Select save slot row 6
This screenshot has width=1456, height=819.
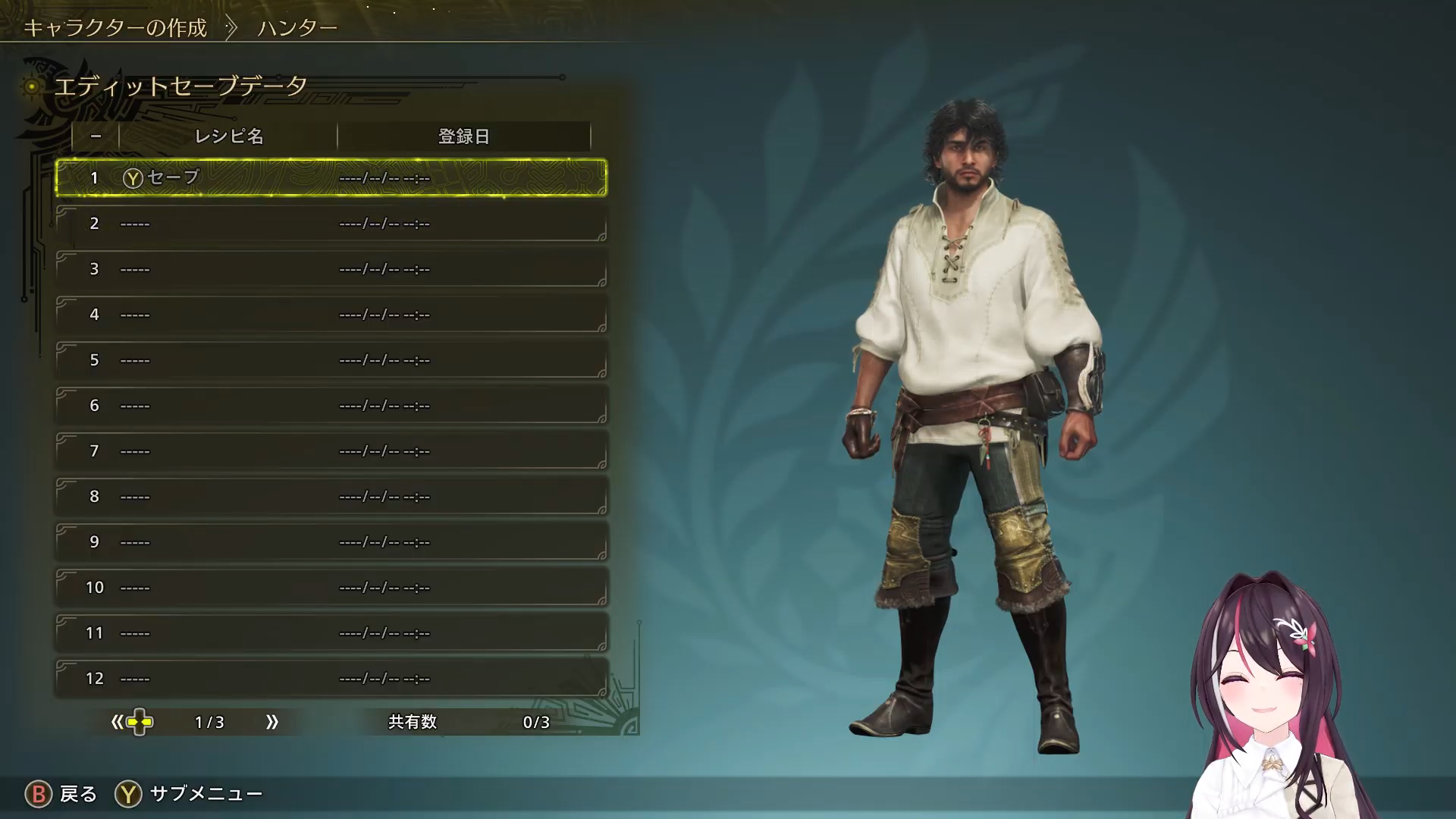coord(331,405)
